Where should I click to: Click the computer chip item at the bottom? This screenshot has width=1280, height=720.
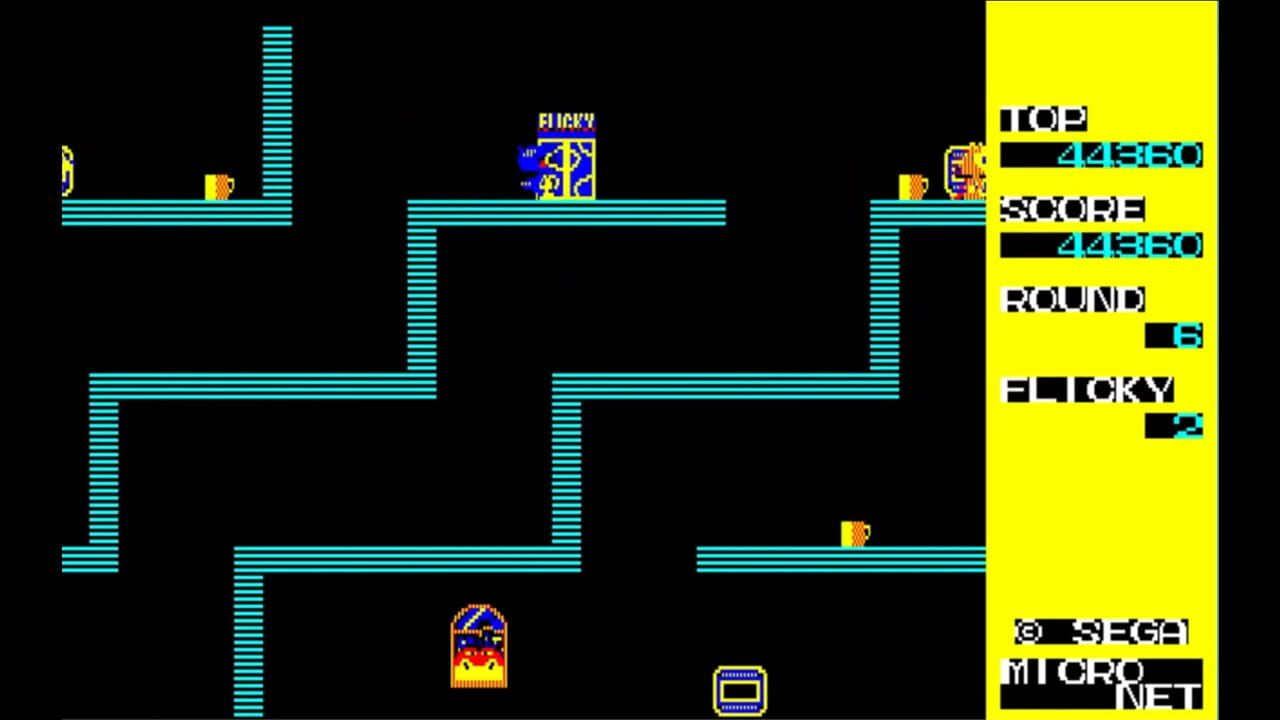click(x=738, y=690)
